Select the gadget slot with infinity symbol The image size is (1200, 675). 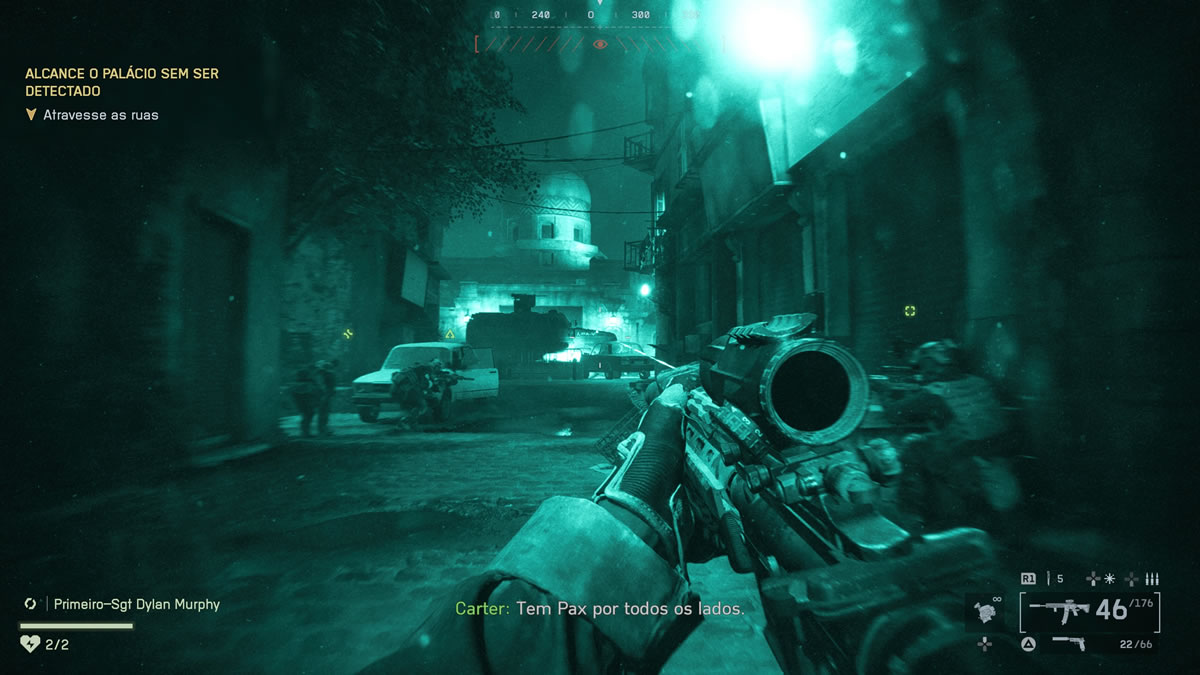(985, 609)
